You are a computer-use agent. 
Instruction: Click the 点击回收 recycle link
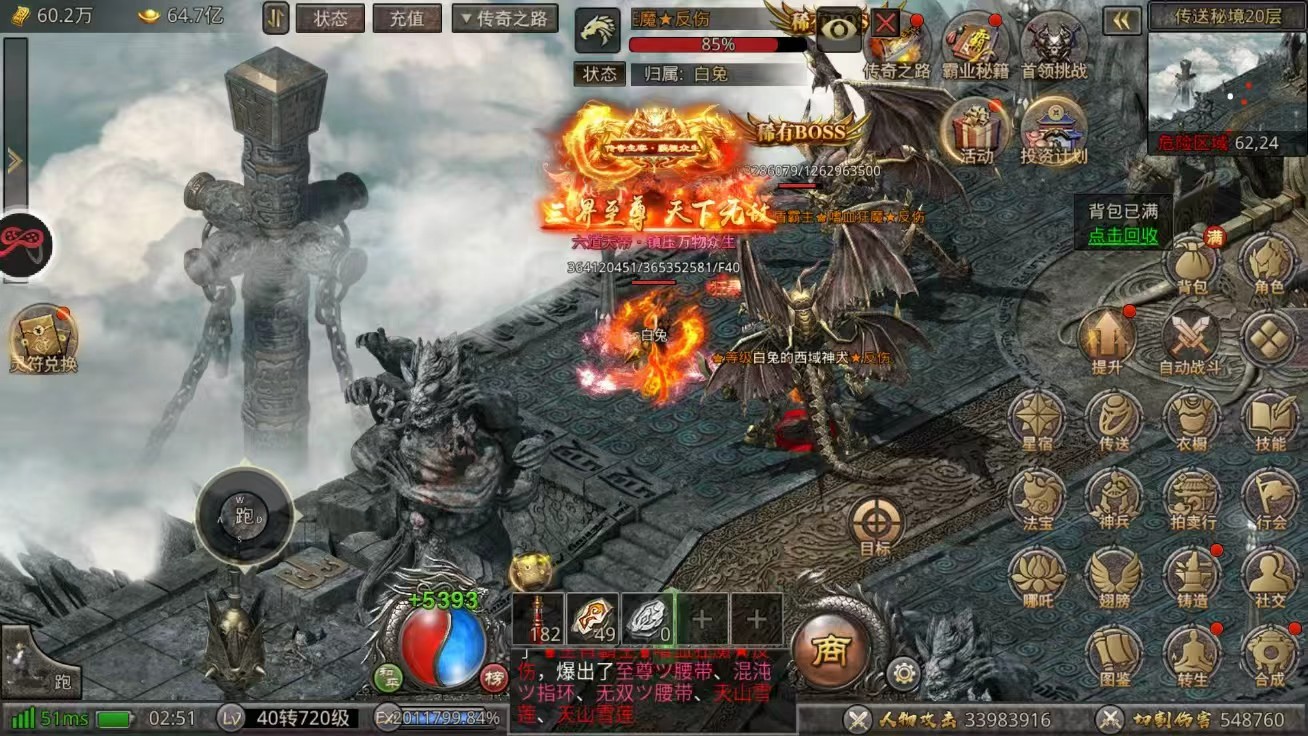[x=1123, y=236]
